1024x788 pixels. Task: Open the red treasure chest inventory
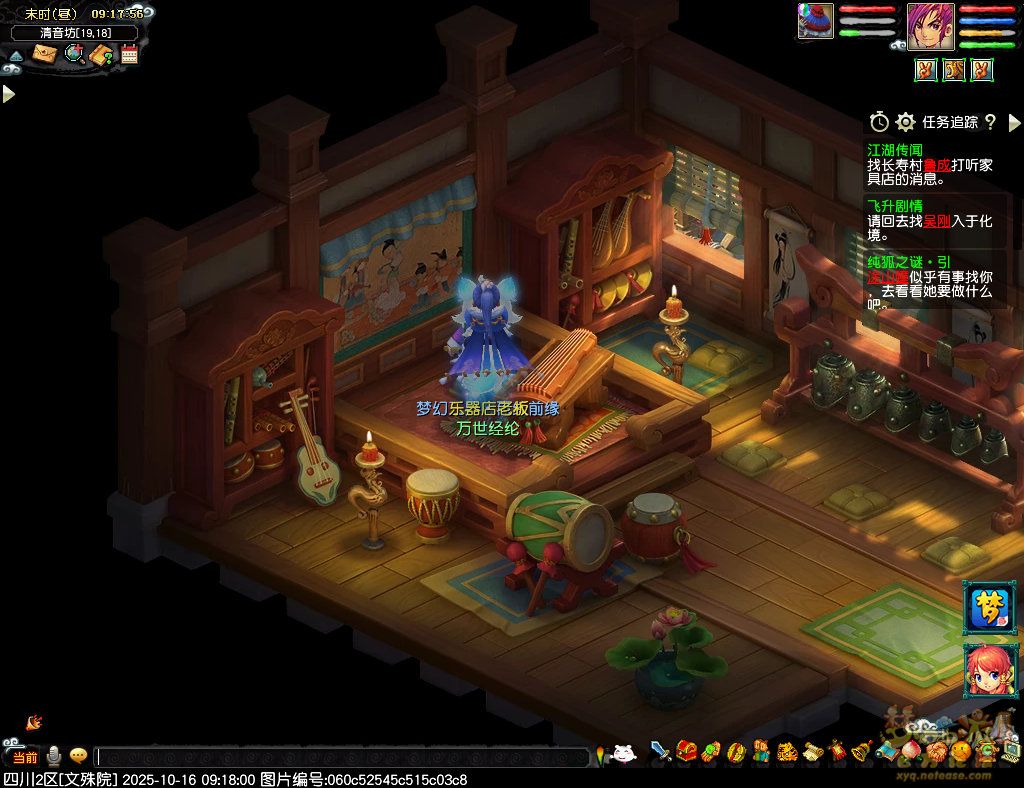click(x=686, y=750)
